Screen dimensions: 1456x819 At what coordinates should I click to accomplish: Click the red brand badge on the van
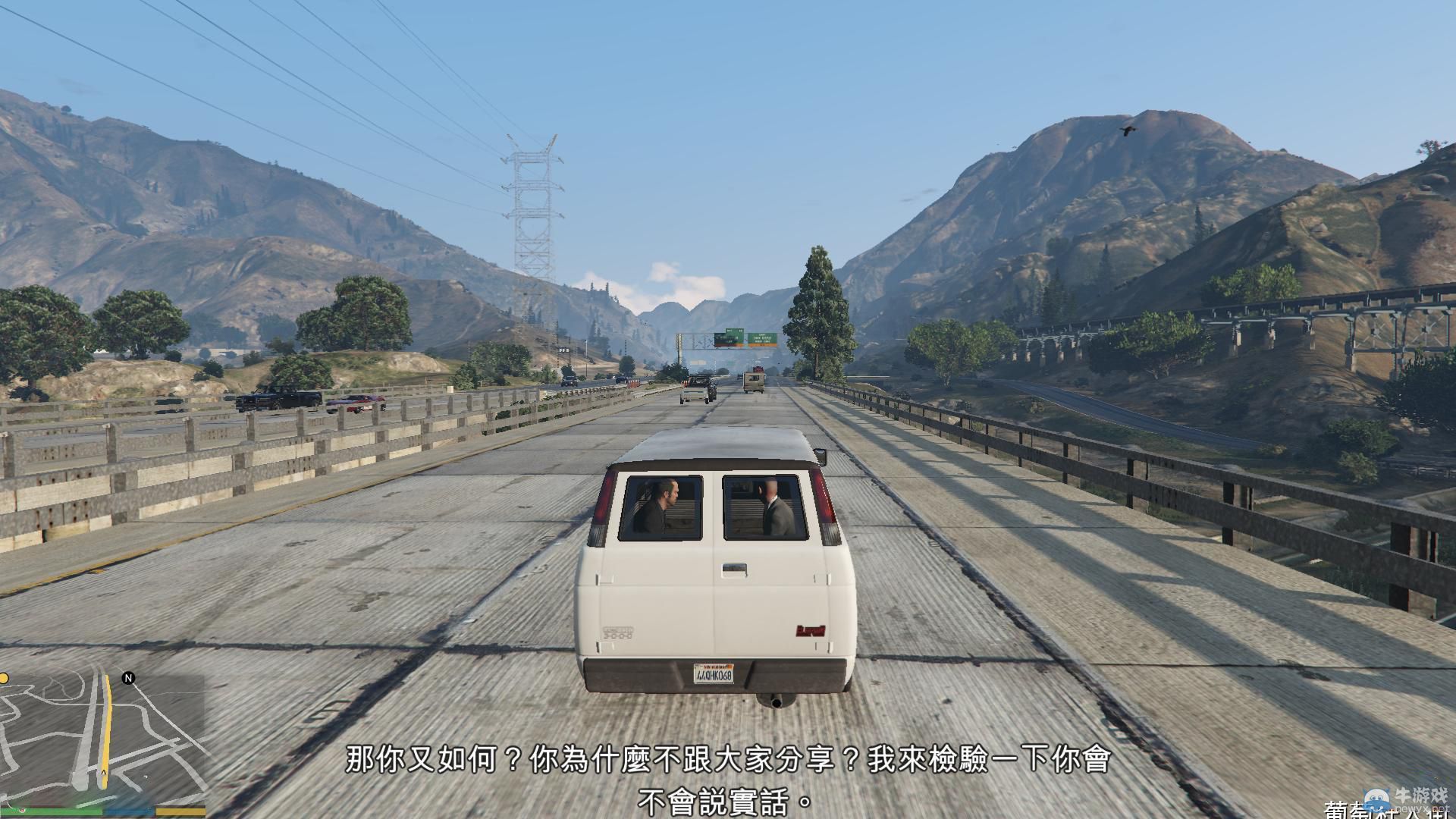pyautogui.click(x=812, y=631)
